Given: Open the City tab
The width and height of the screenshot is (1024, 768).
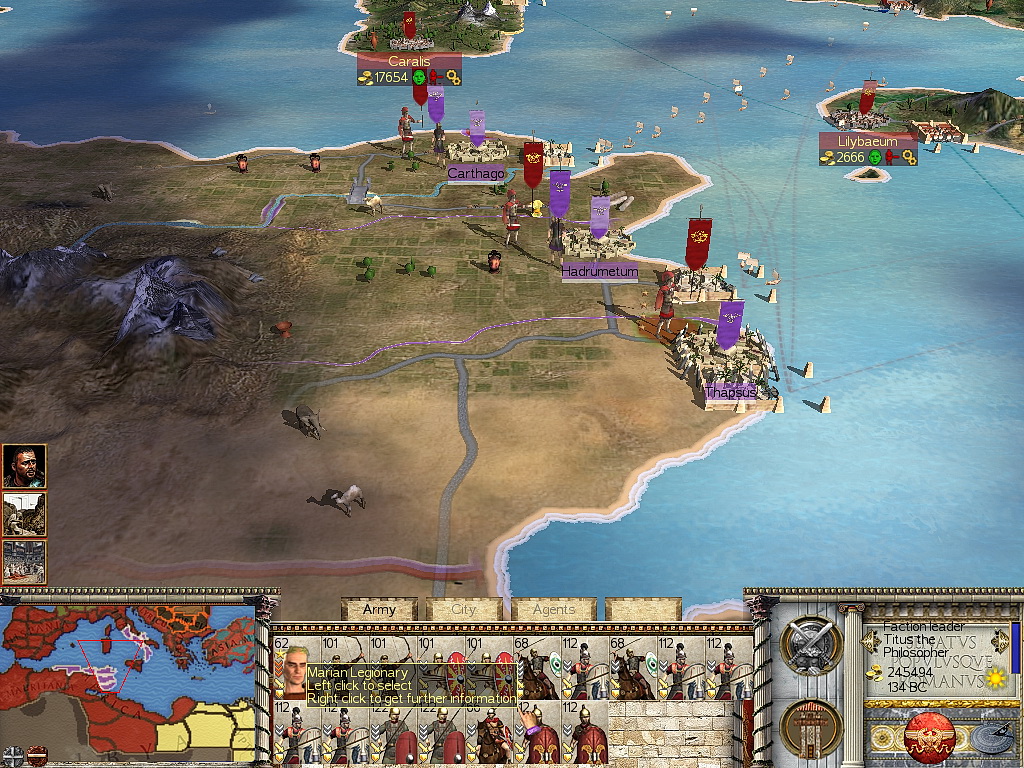Looking at the screenshot, I should click(x=464, y=609).
